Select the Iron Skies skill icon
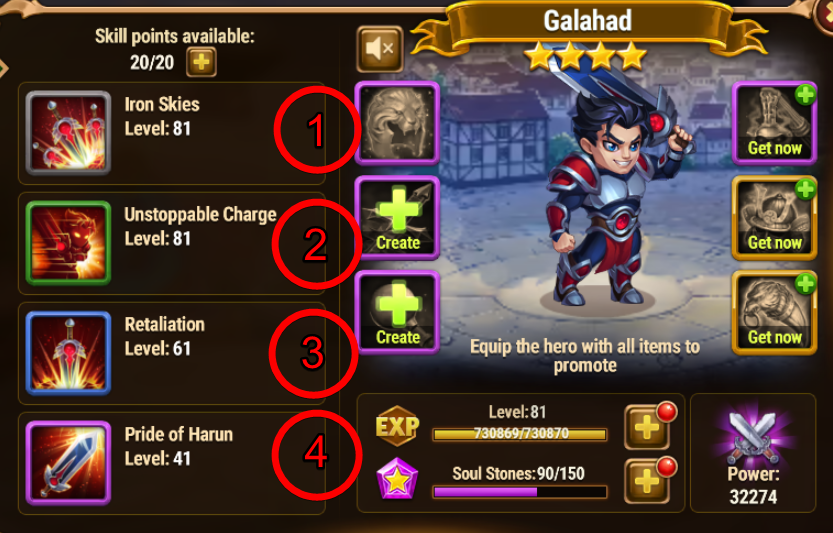The image size is (833, 533). click(x=68, y=133)
